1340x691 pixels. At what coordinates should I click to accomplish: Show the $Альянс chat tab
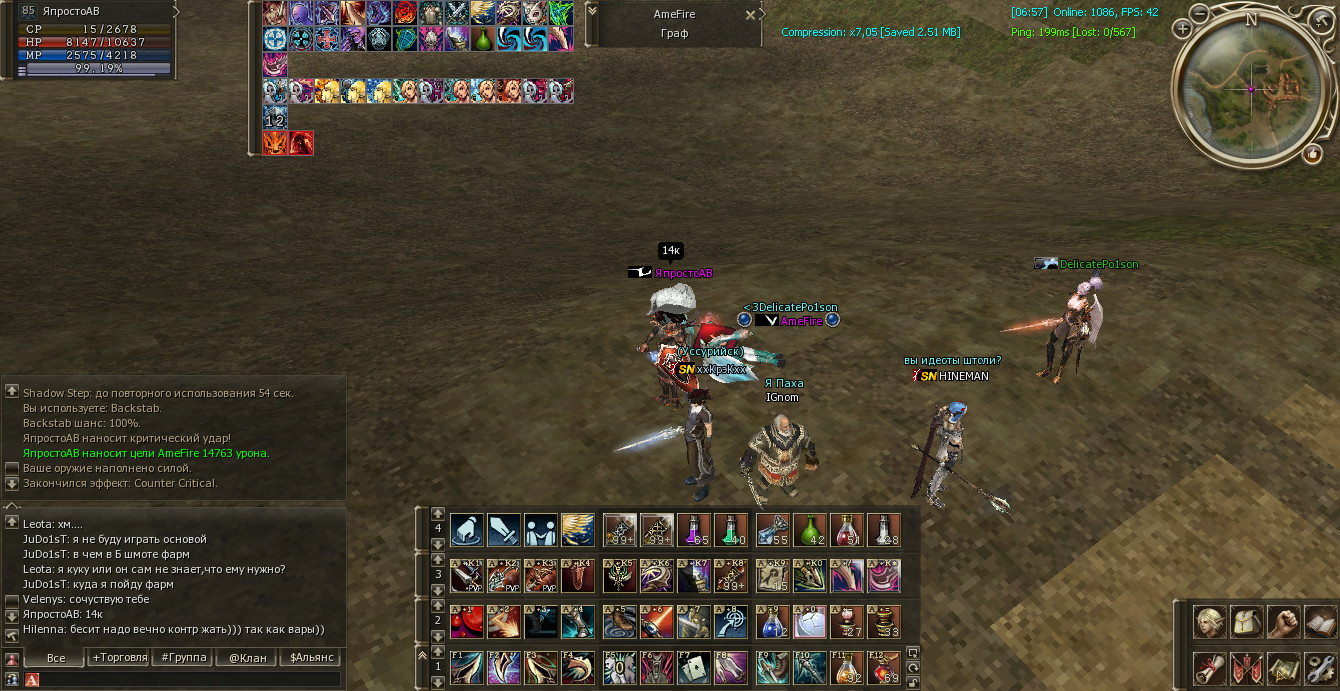(x=310, y=658)
